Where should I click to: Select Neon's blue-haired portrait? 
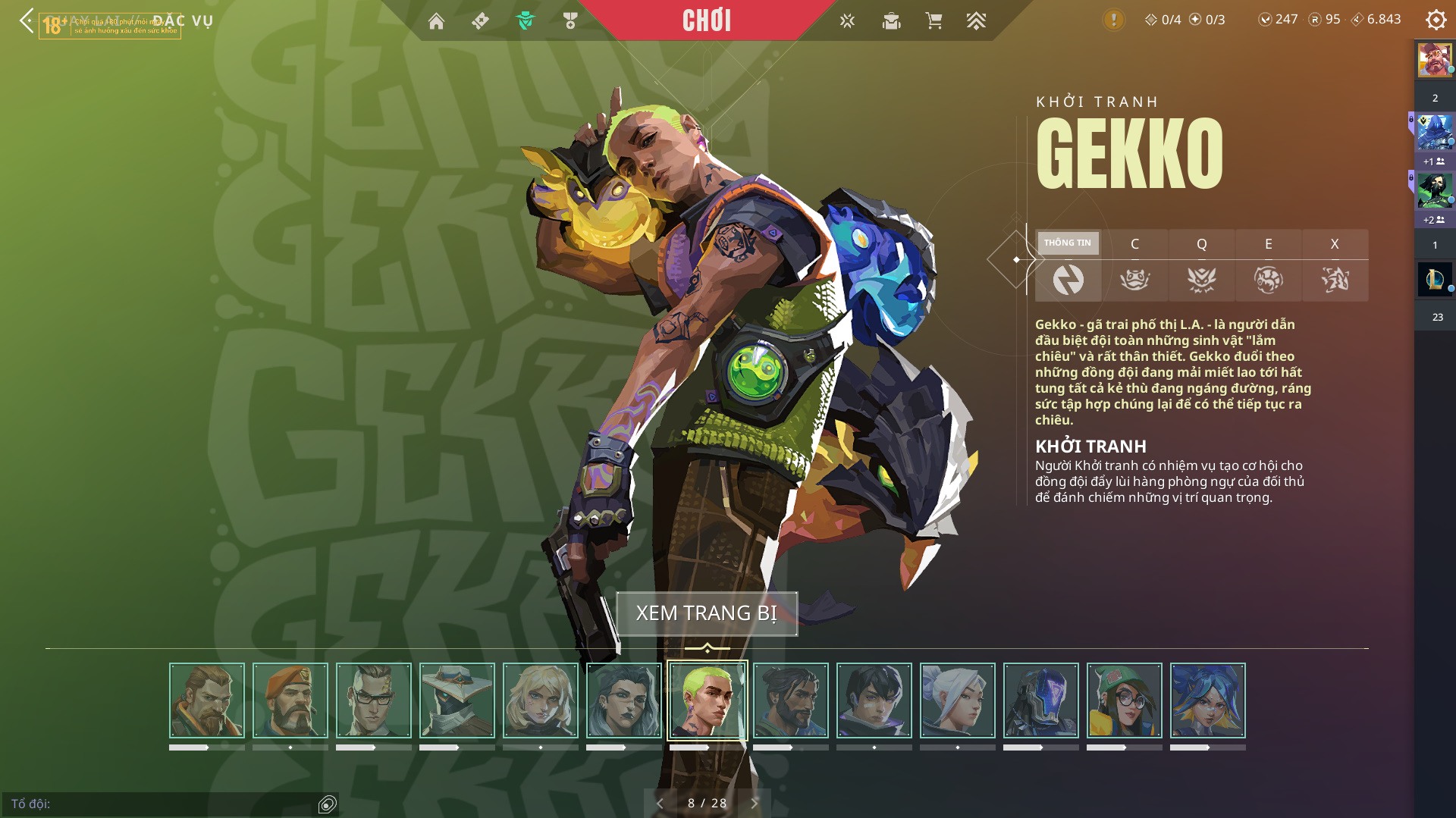pos(1208,700)
